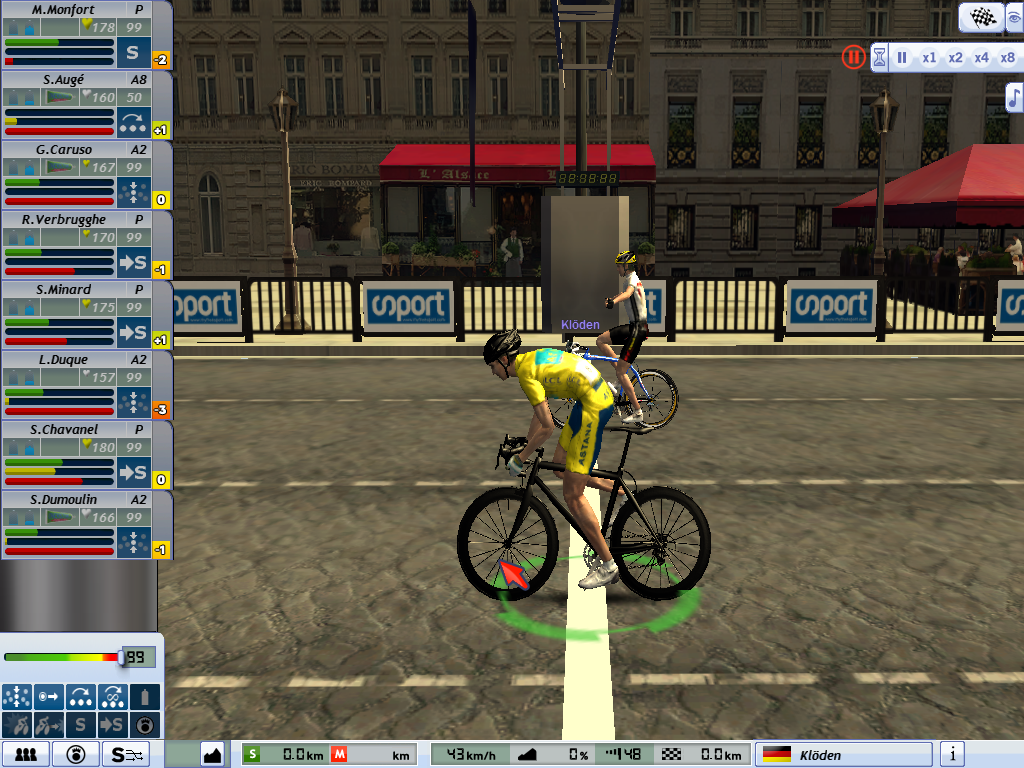Screen dimensions: 1024x768
Task: Activate the water bottle order icon
Action: click(146, 696)
